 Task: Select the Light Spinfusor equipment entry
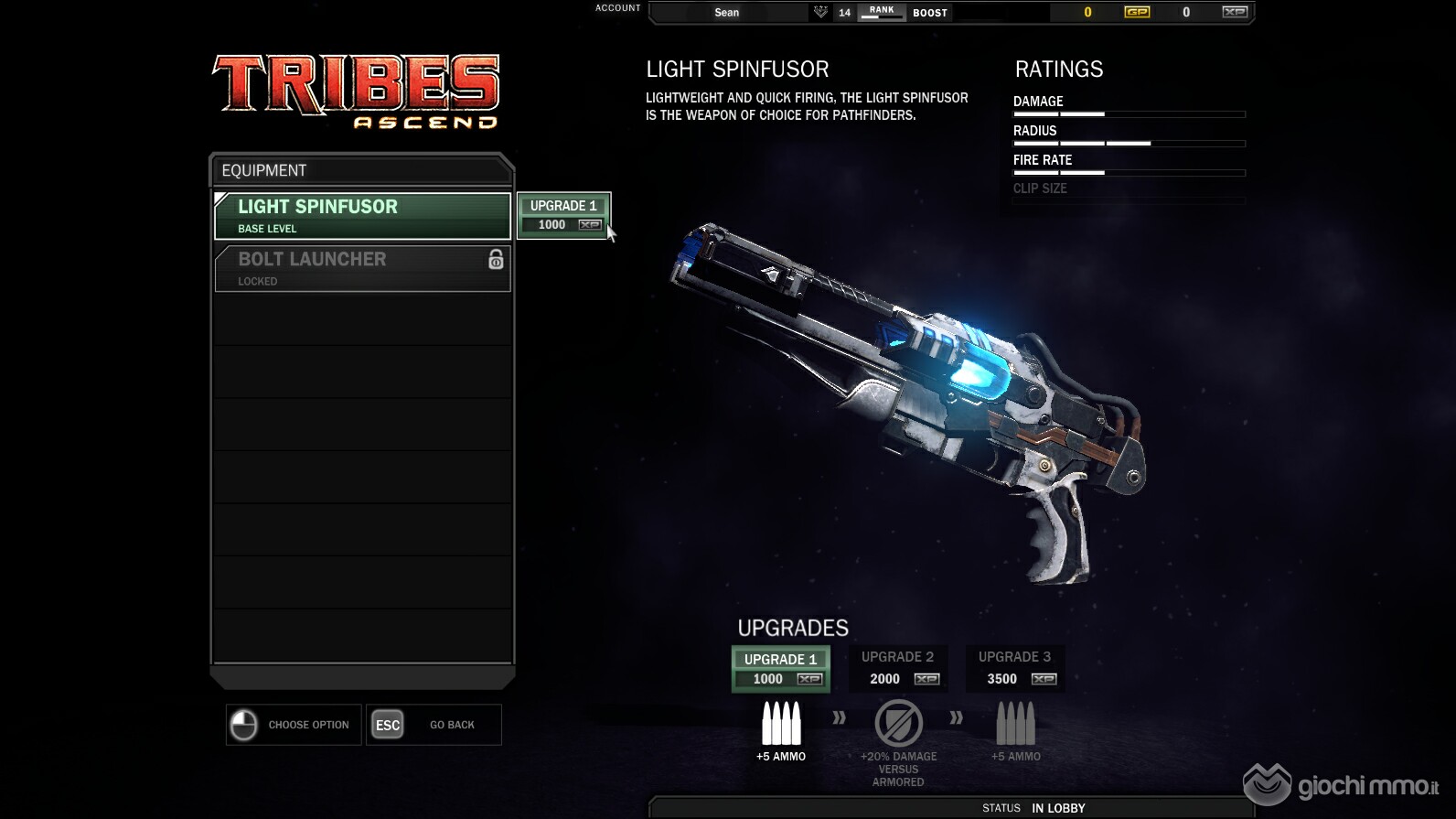362,215
